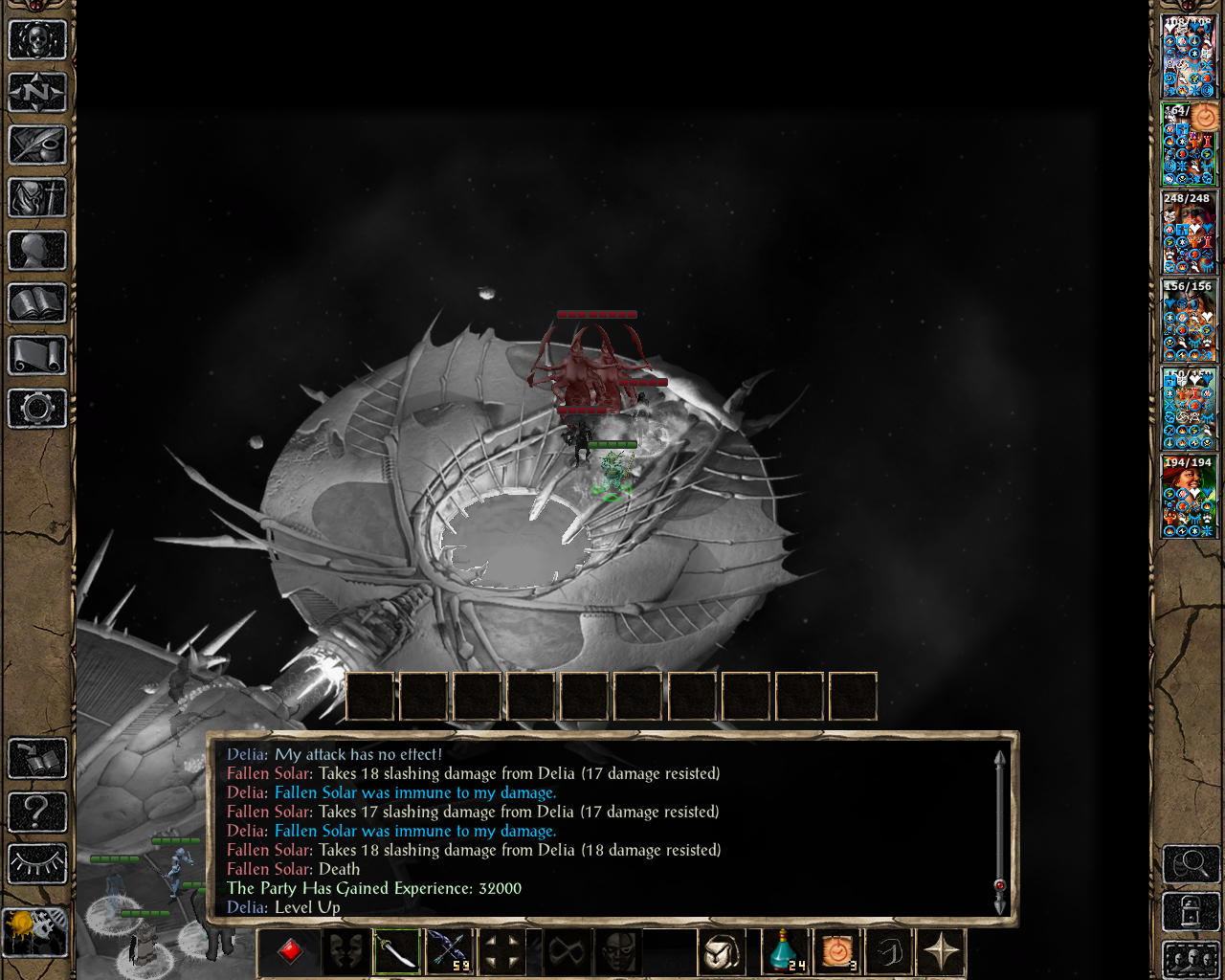1225x980 pixels.
Task: Open the priest scroll screen
Action: (x=37, y=356)
